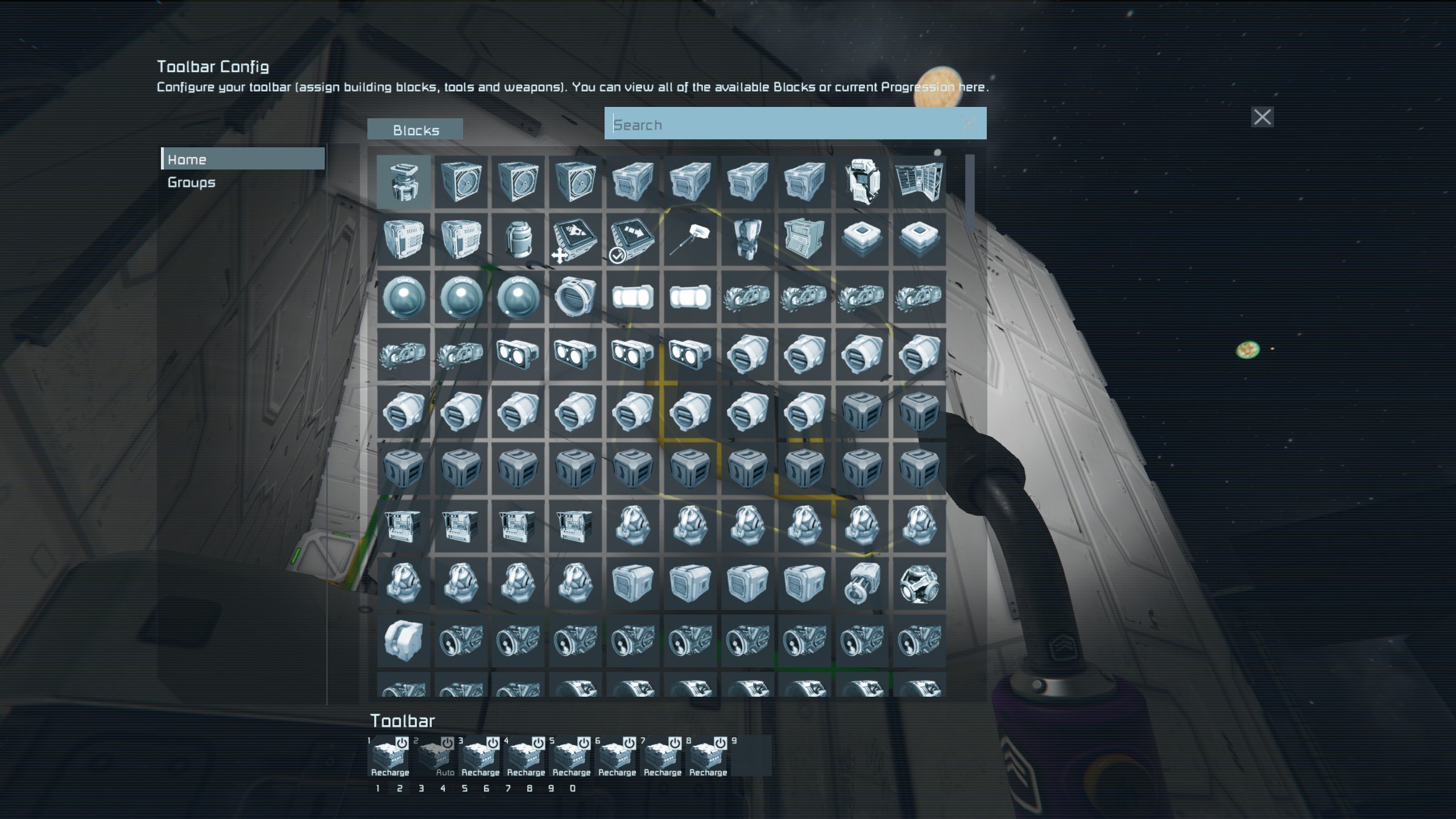1456x819 pixels.
Task: Switch to the Blocks tab
Action: (x=415, y=130)
